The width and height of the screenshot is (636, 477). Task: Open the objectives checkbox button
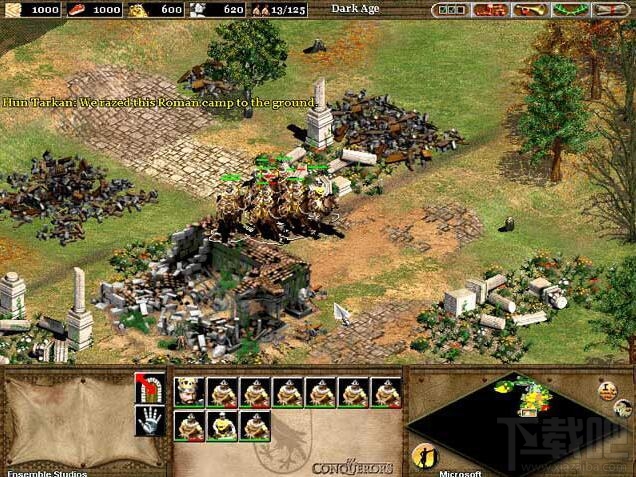450,10
